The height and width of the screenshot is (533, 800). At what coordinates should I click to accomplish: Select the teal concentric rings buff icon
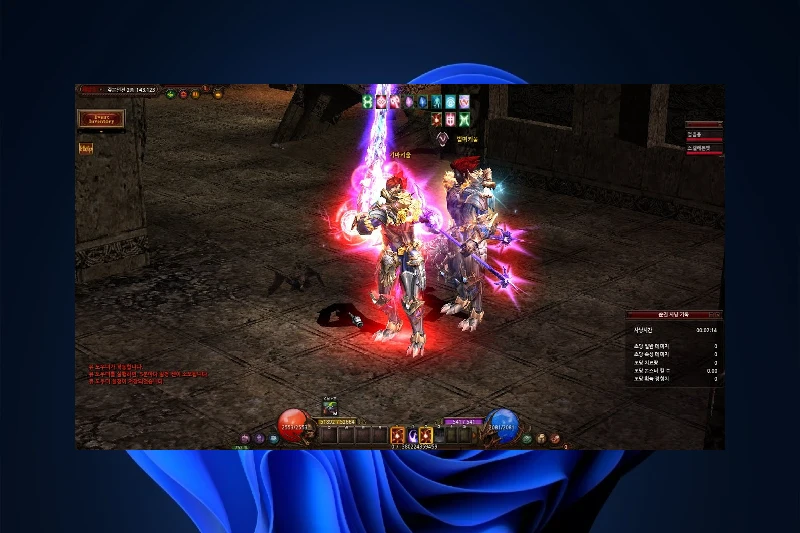pyautogui.click(x=450, y=101)
